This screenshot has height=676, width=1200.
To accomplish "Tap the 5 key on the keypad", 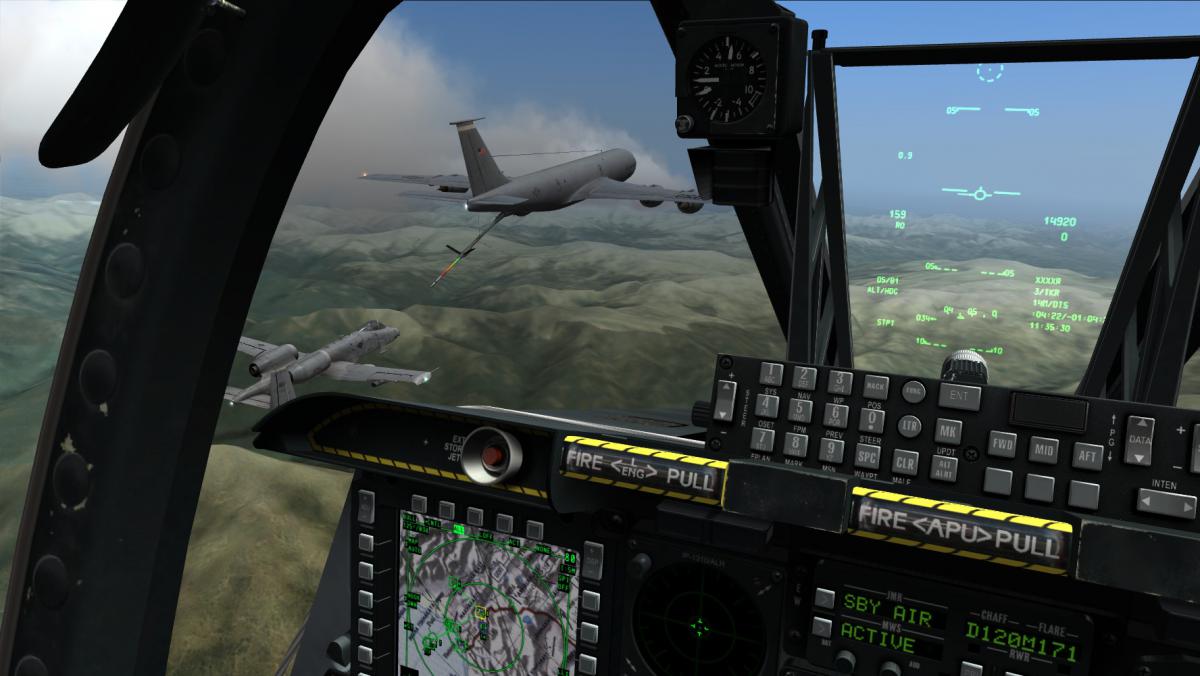I will [799, 409].
